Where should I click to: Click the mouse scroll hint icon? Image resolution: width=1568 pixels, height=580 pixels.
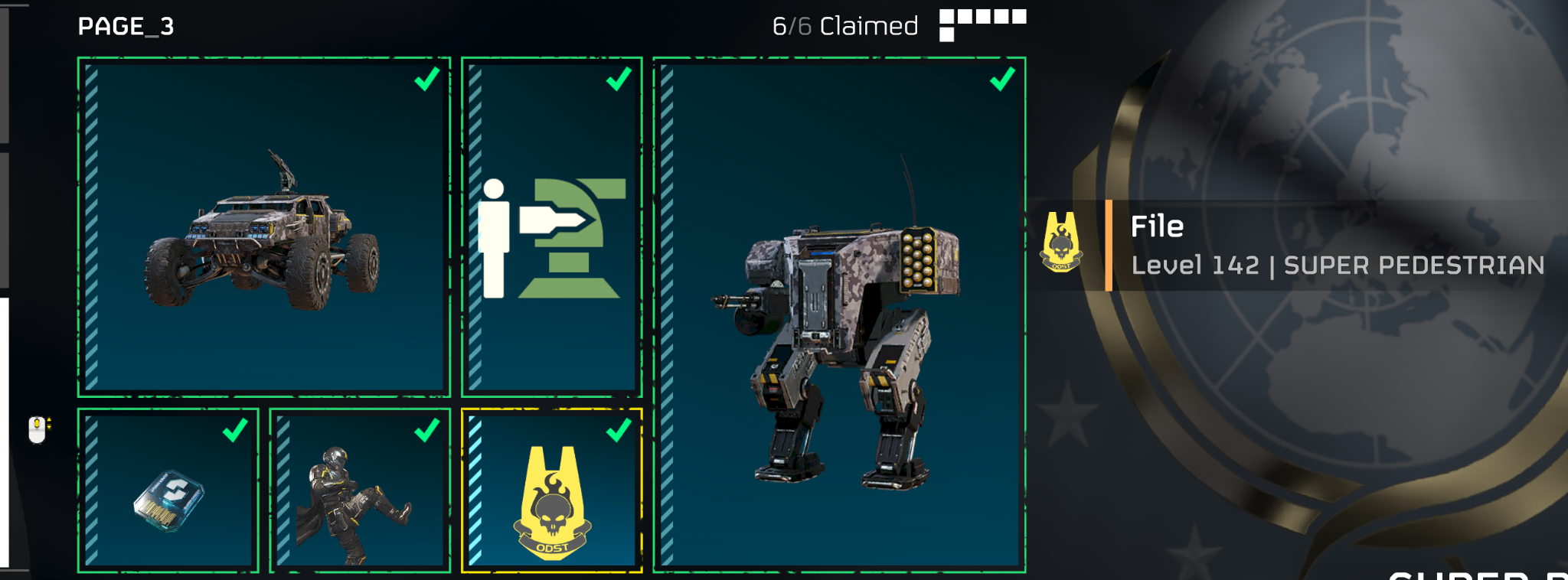(x=35, y=429)
